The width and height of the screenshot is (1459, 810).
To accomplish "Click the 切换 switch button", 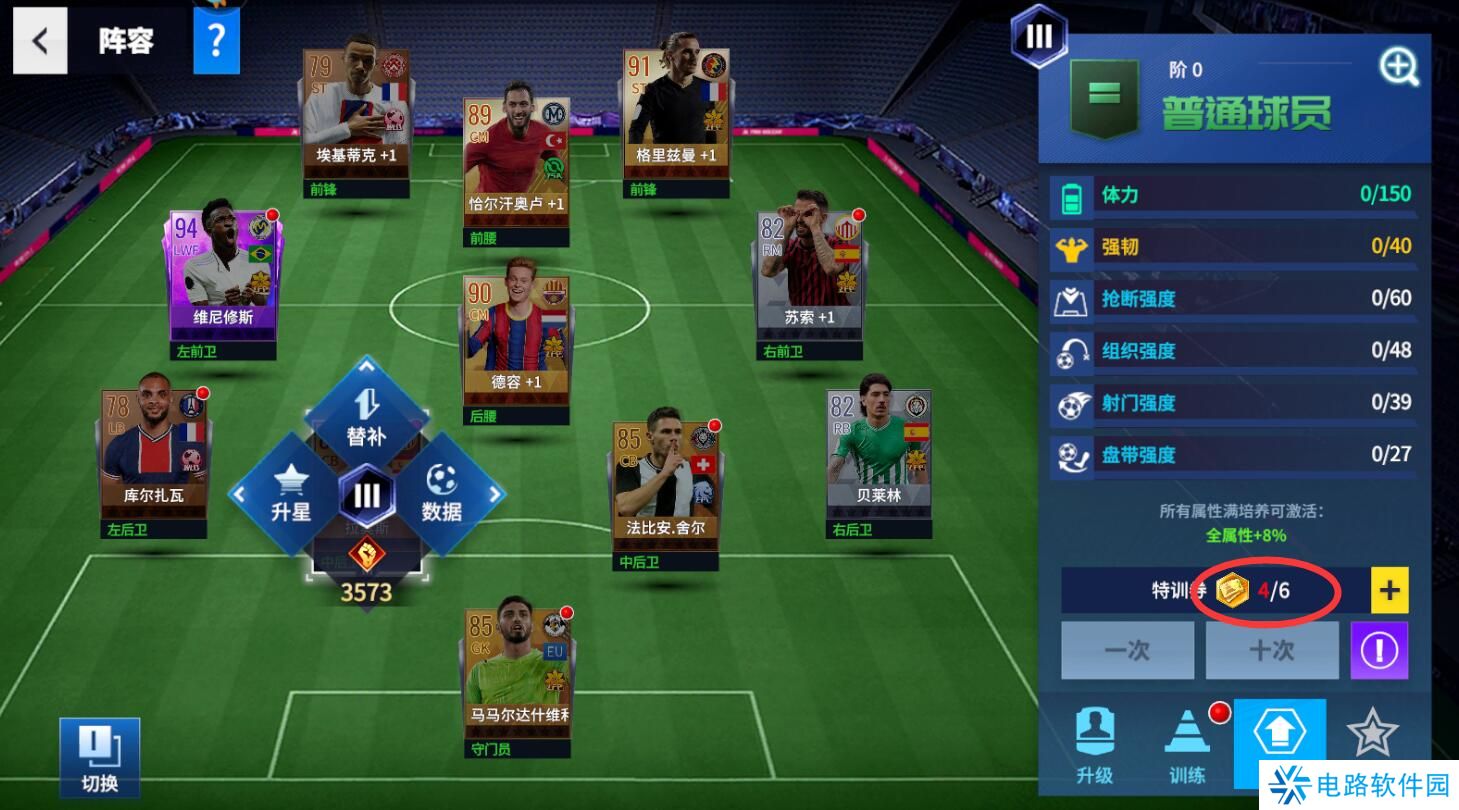I will click(x=100, y=757).
